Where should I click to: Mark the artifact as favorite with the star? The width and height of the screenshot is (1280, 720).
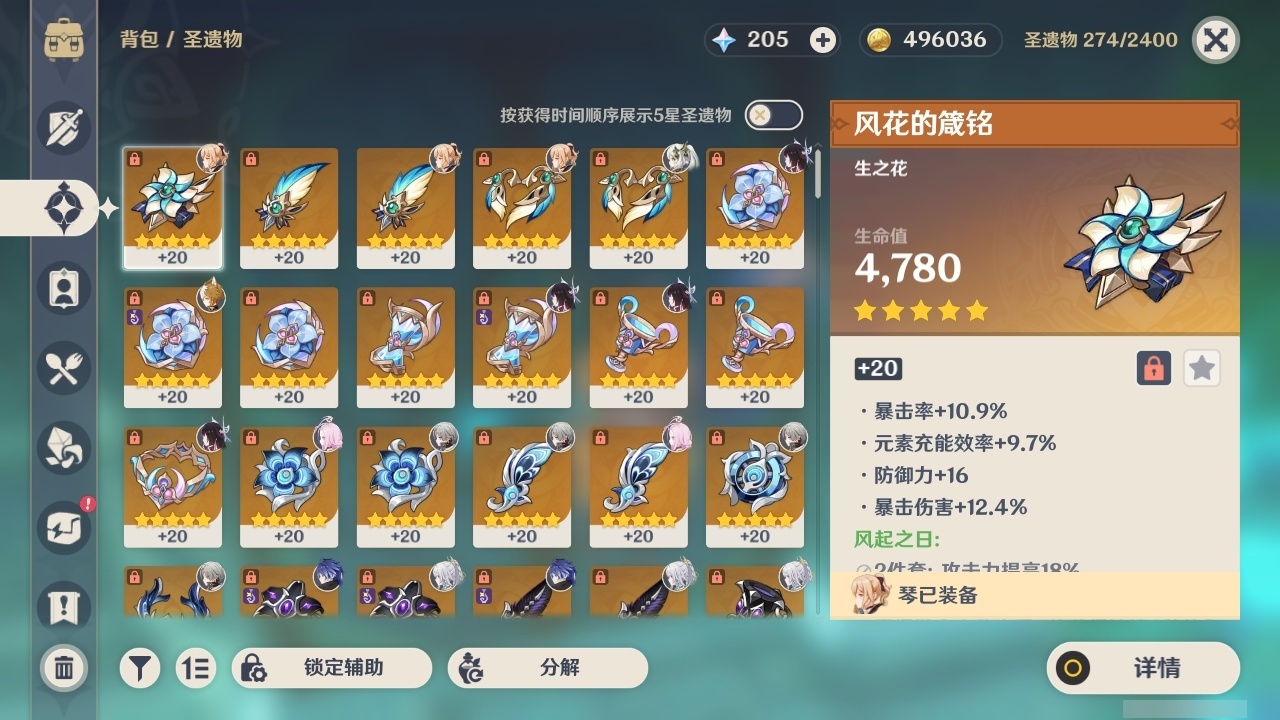pos(1201,368)
